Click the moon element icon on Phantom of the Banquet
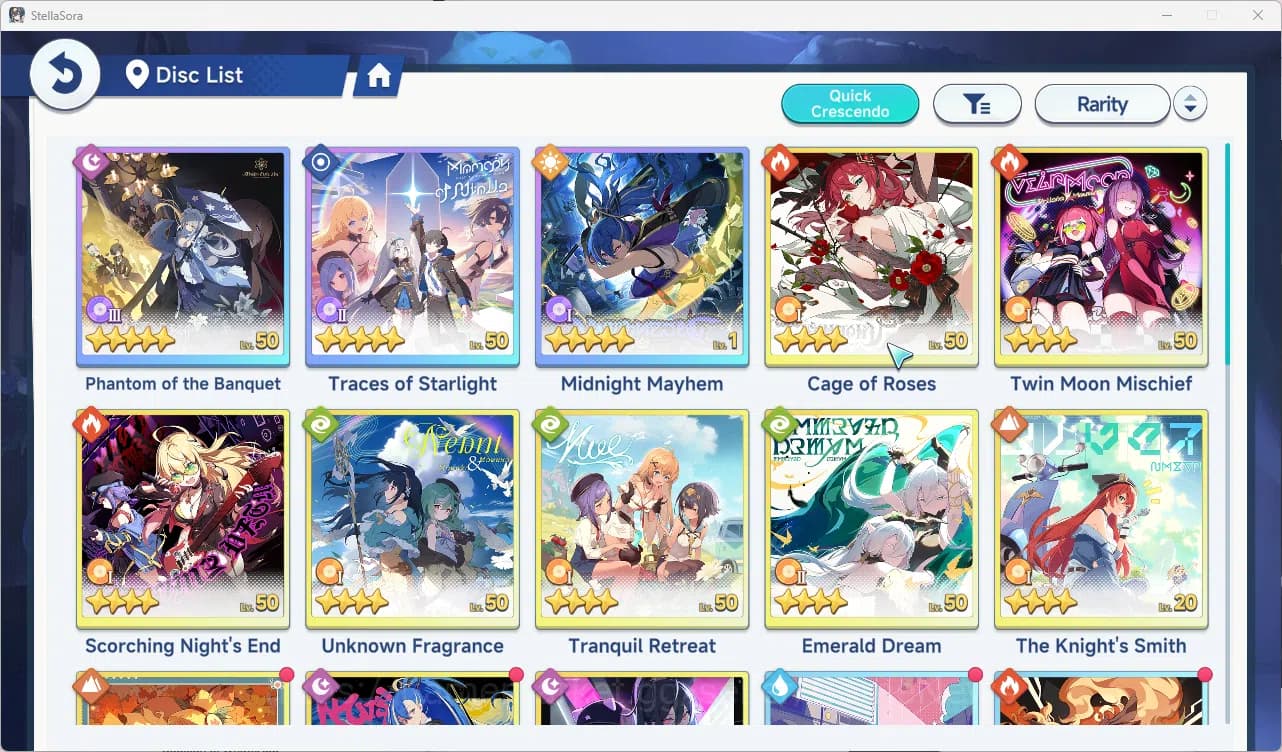The image size is (1282, 752). 91,161
